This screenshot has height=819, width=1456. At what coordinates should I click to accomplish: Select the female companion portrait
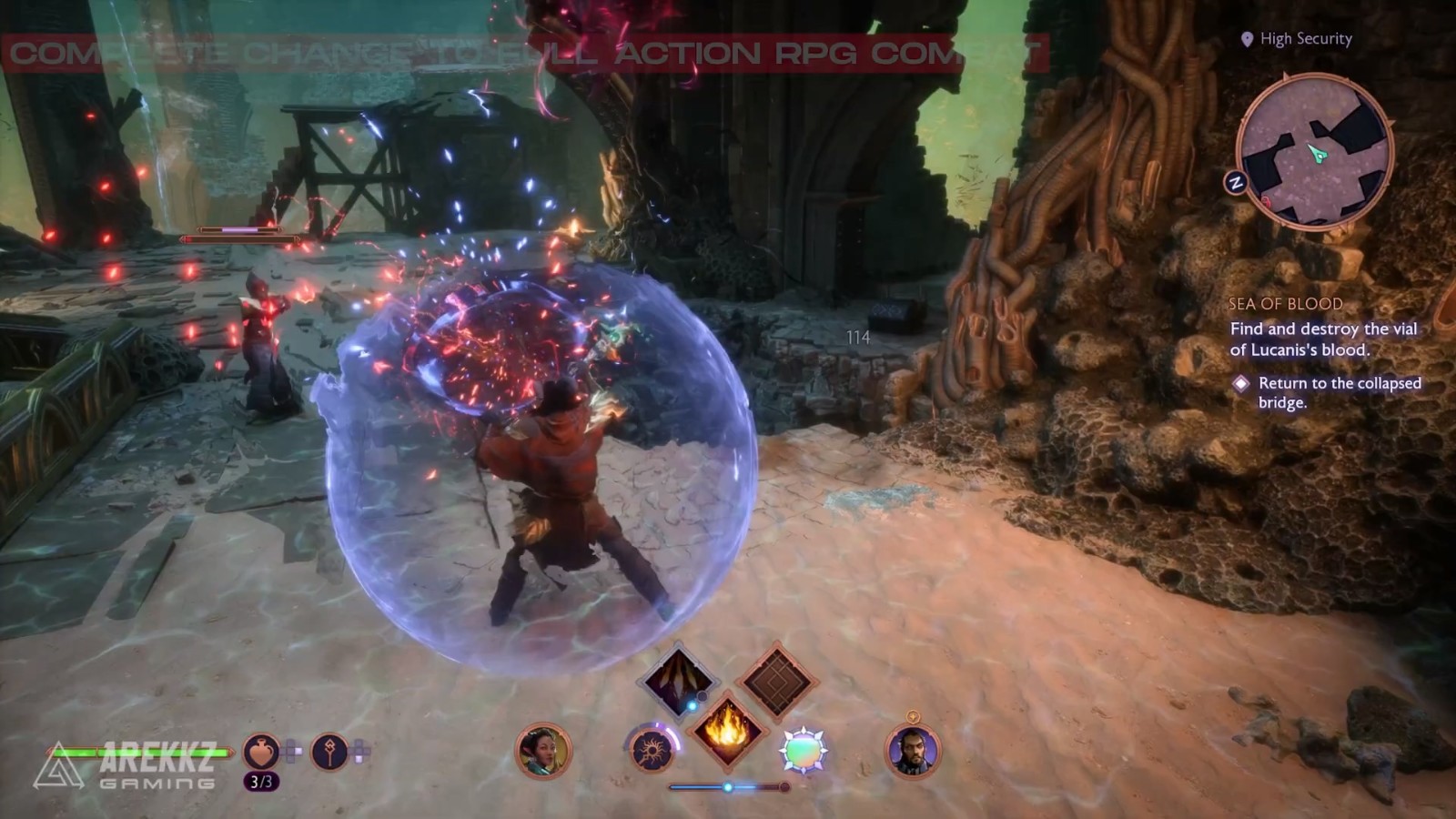pyautogui.click(x=543, y=752)
